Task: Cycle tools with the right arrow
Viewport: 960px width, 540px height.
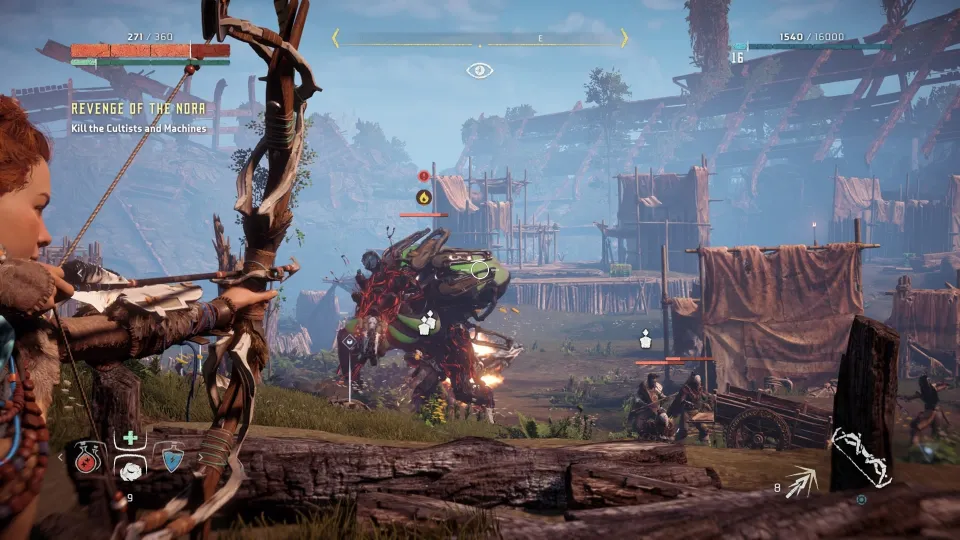Action: click(x=199, y=458)
